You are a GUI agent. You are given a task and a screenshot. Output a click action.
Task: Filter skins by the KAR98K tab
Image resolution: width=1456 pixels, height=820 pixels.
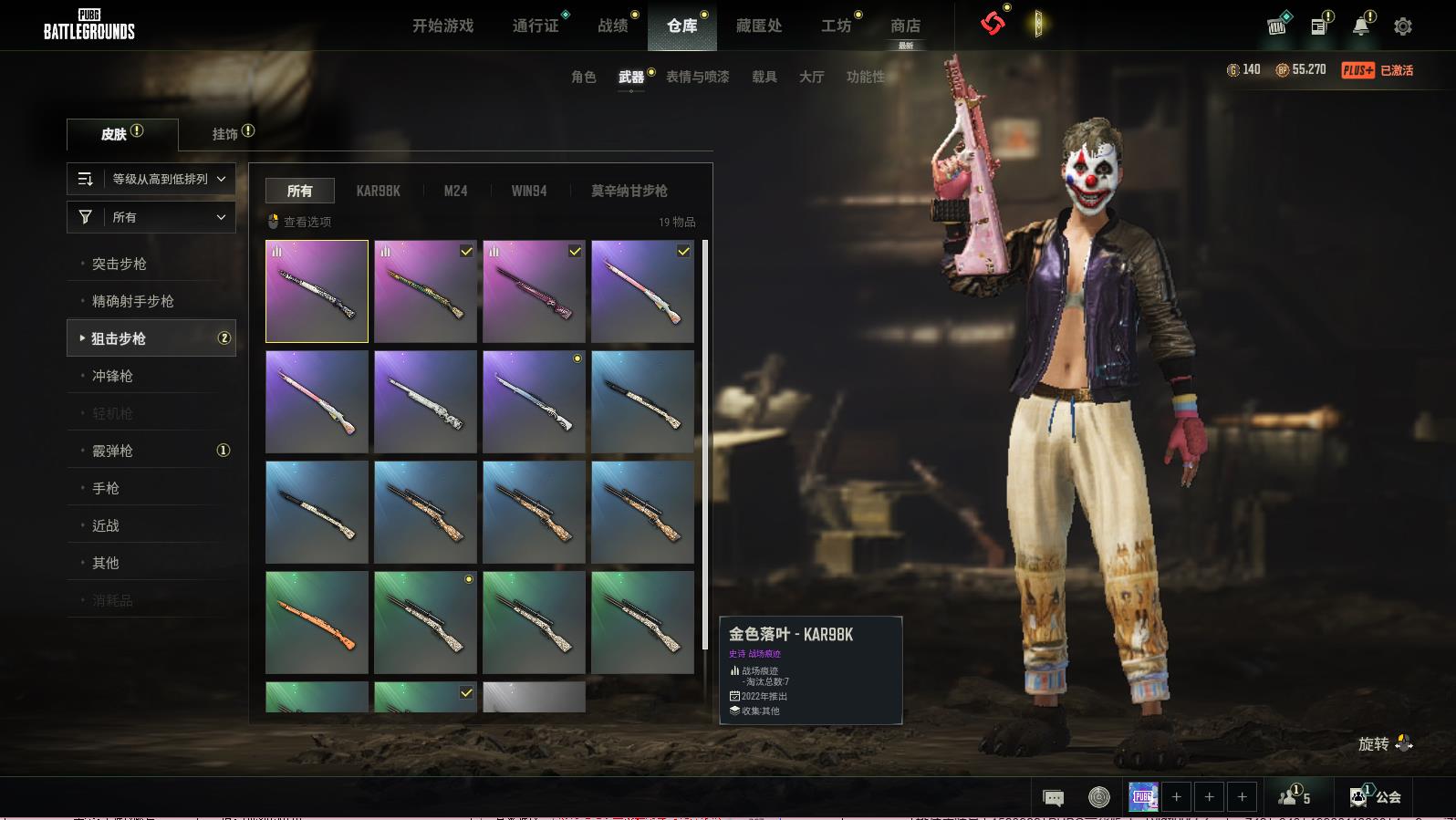(378, 191)
